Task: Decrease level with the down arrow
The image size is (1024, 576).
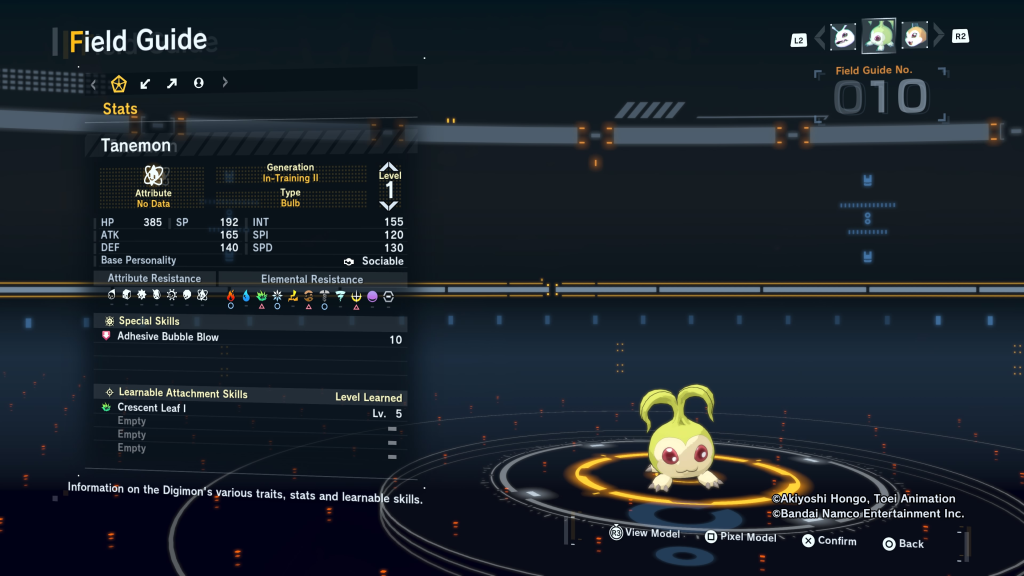Action: tap(389, 205)
